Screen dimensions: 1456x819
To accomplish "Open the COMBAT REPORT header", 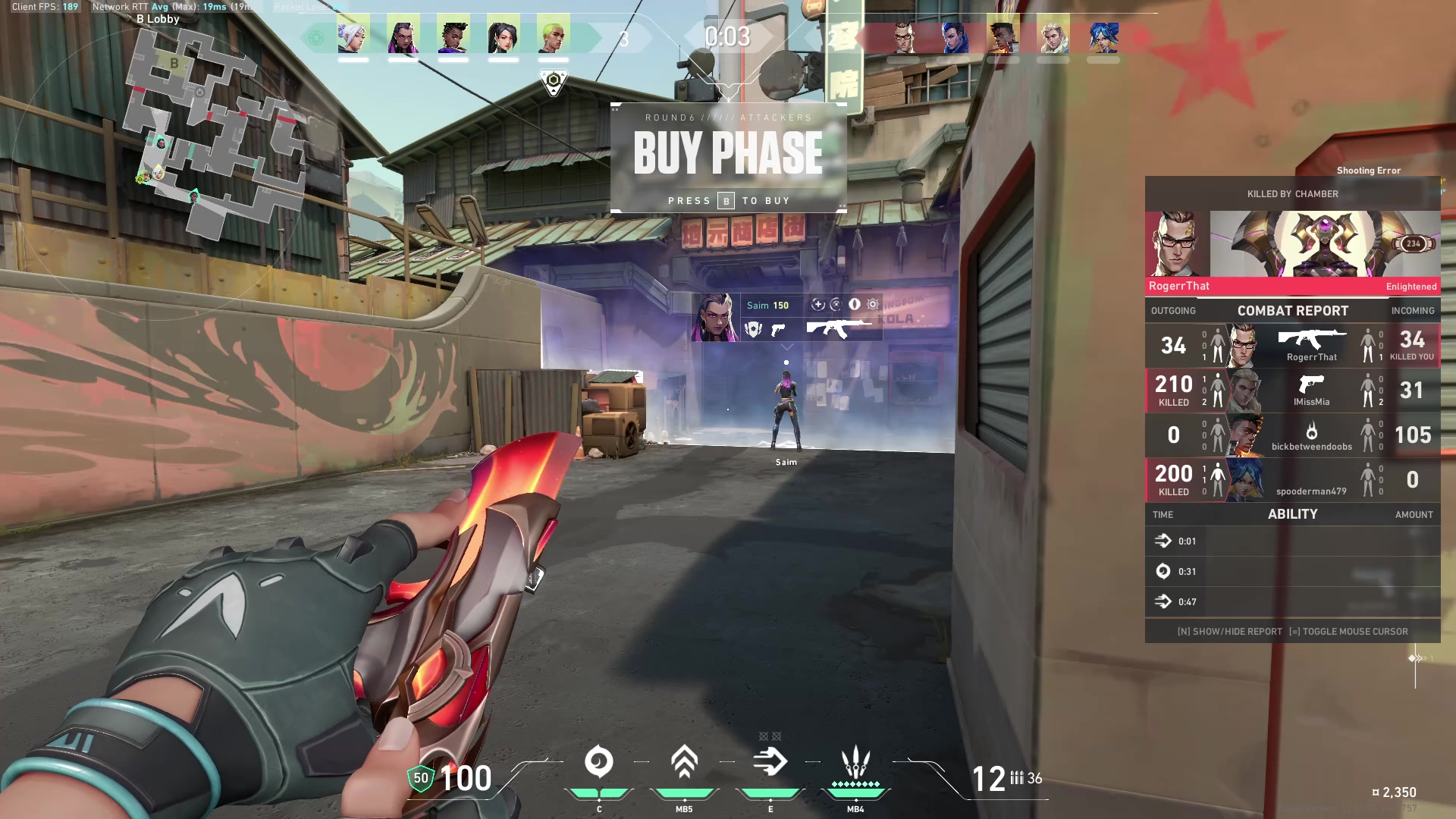I will 1291,310.
